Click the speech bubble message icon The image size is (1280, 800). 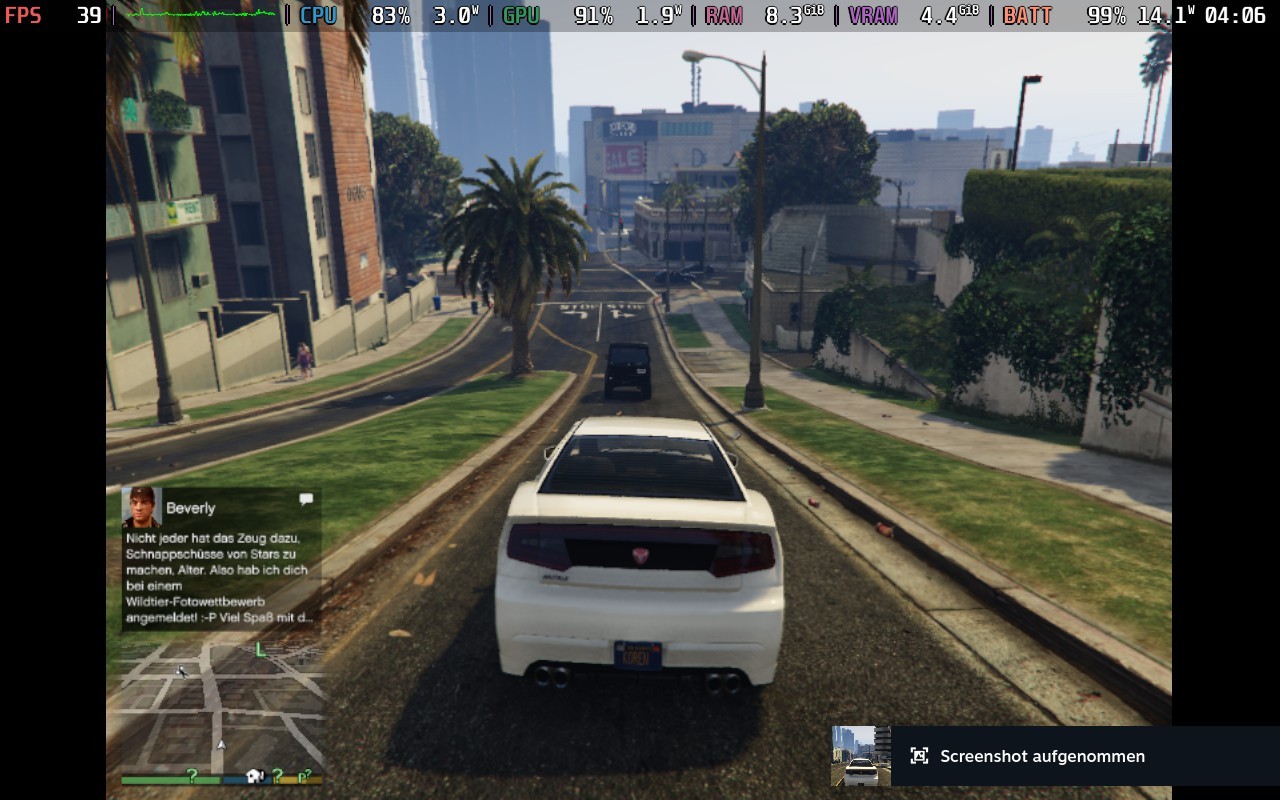pyautogui.click(x=306, y=499)
